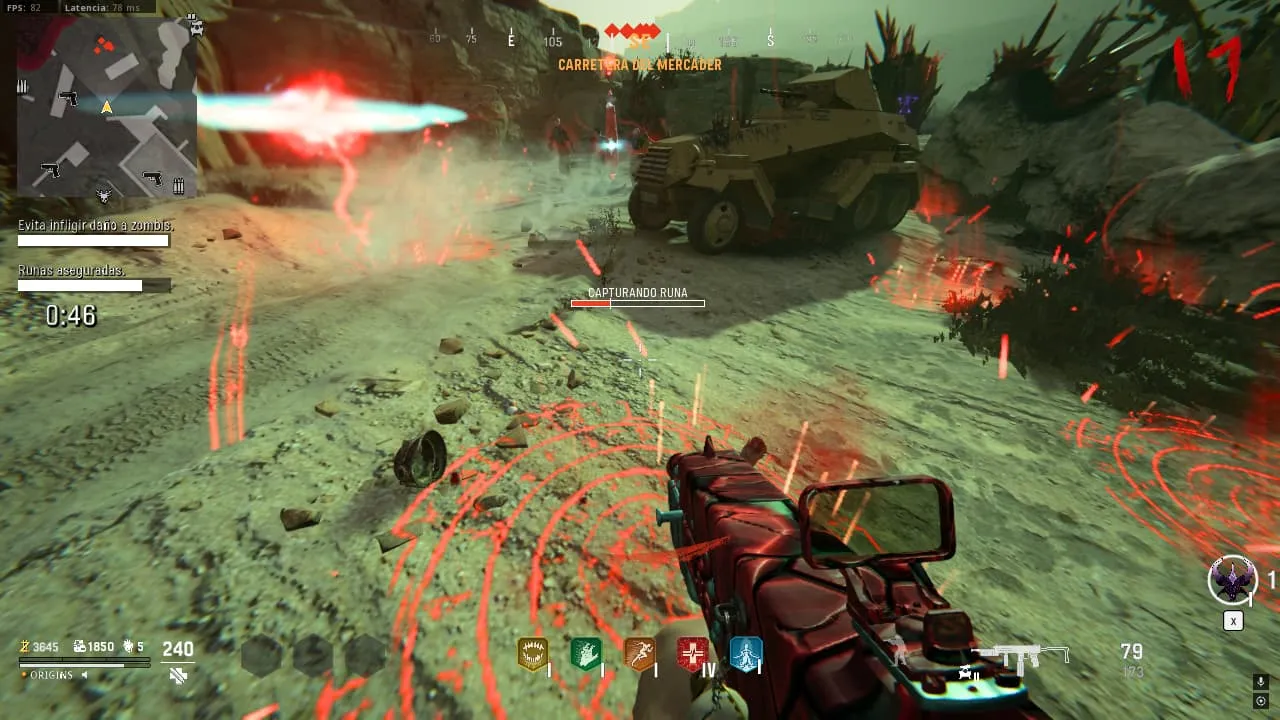The image size is (1280, 720).
Task: Select the submachine gun weapon icon
Action: click(x=1021, y=655)
